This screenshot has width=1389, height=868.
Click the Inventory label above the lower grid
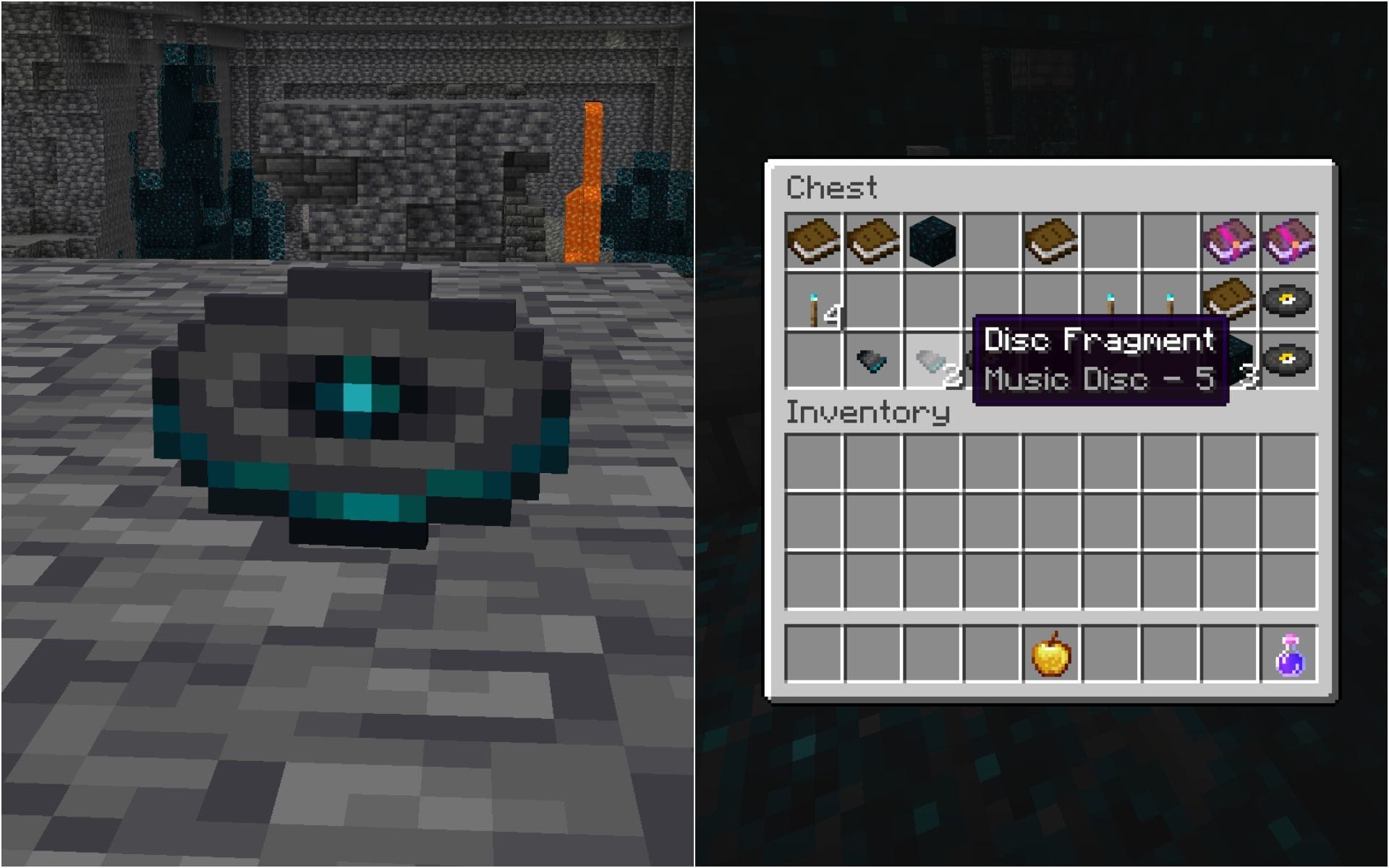click(x=868, y=414)
